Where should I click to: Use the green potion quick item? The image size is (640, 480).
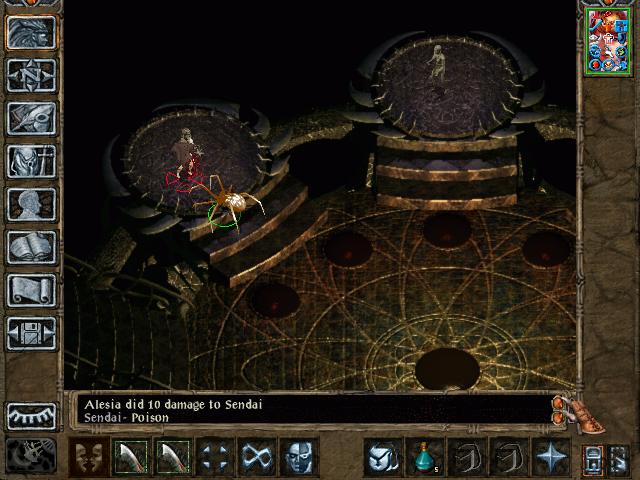425,458
